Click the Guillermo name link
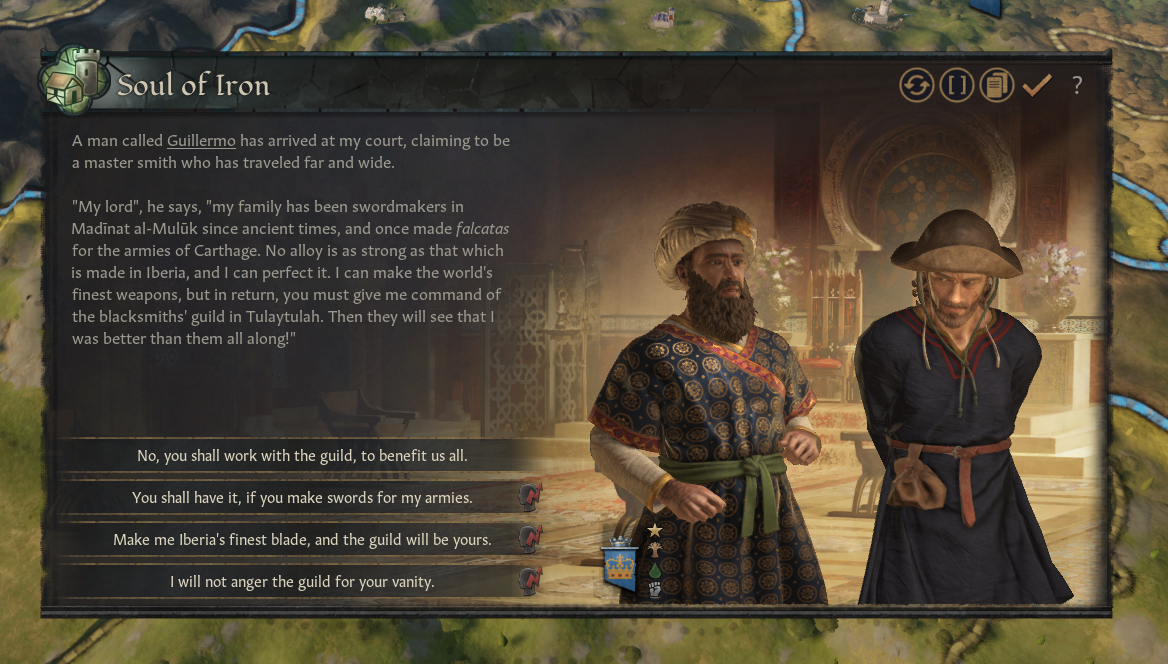The width and height of the screenshot is (1168, 664). pyautogui.click(x=201, y=141)
